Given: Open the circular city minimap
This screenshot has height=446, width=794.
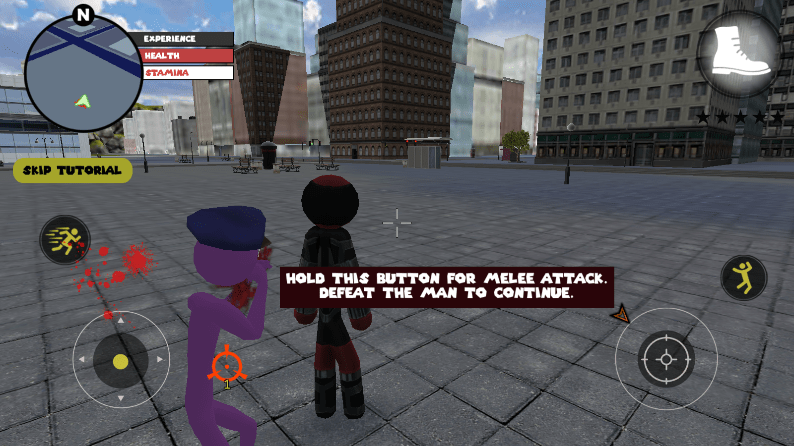Looking at the screenshot, I should pos(83,73).
